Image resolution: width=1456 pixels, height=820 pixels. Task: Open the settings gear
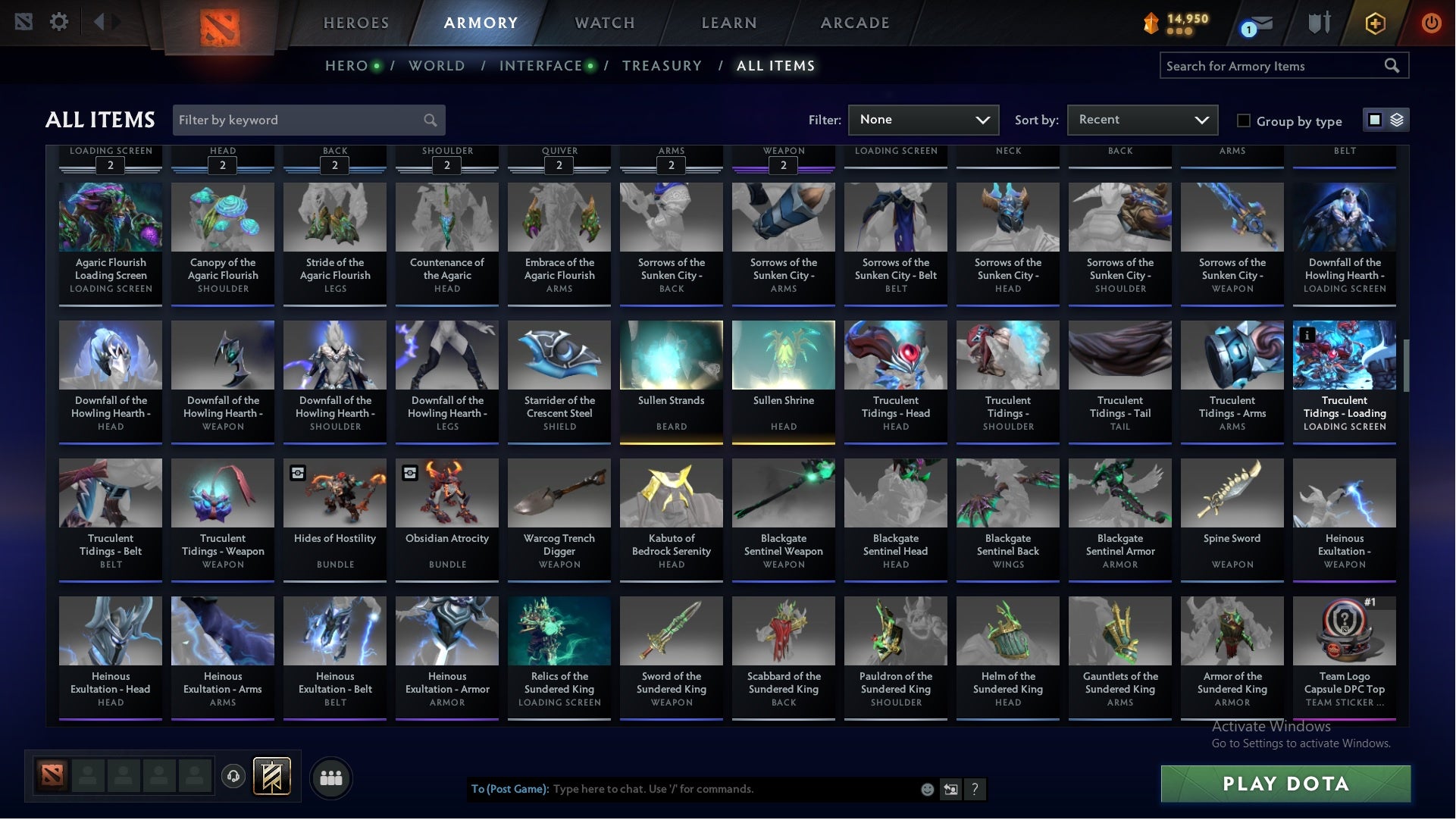(x=59, y=21)
